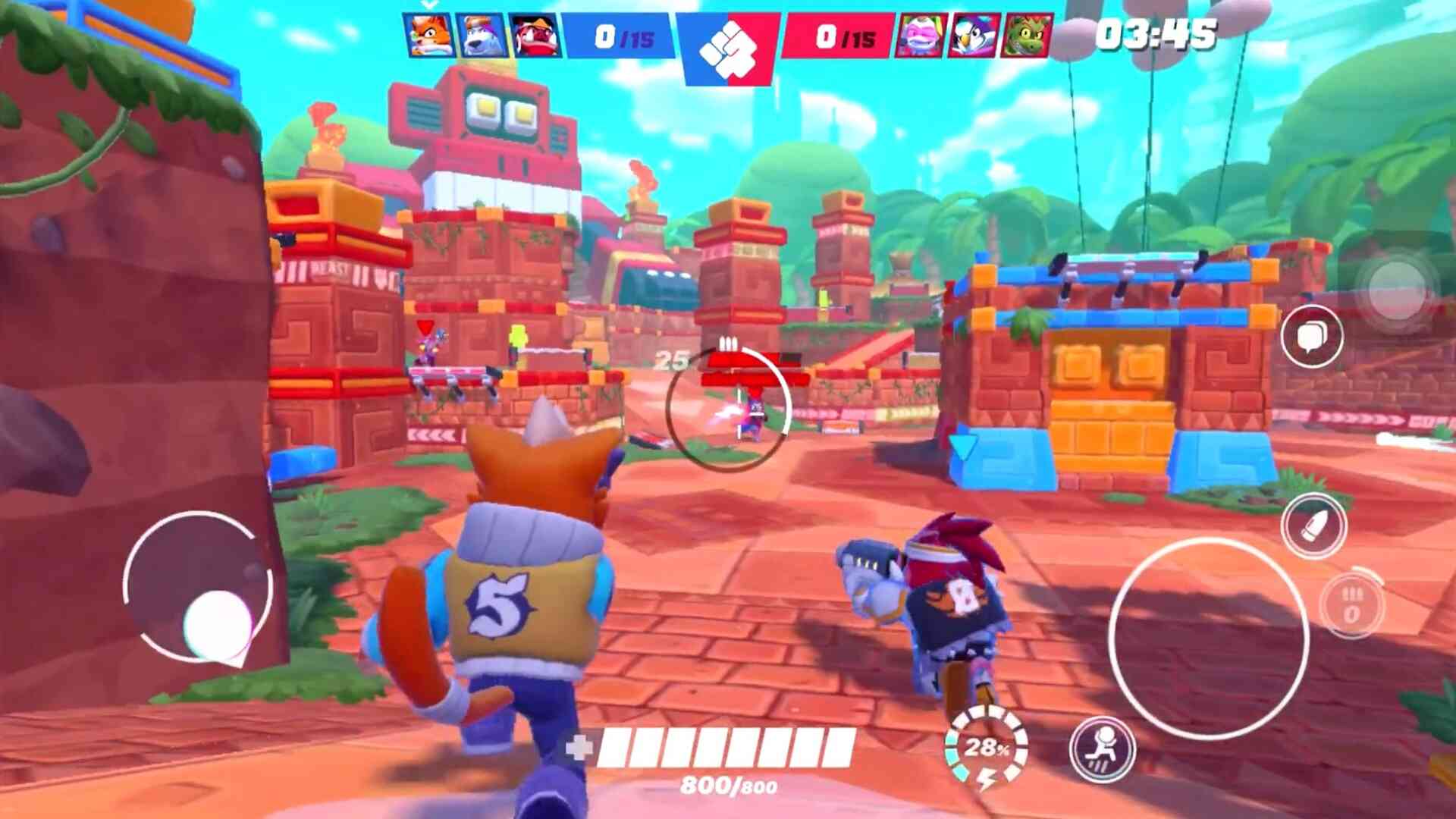Select the orange fox teammate portrait
This screenshot has height=819, width=1456.
[x=430, y=35]
